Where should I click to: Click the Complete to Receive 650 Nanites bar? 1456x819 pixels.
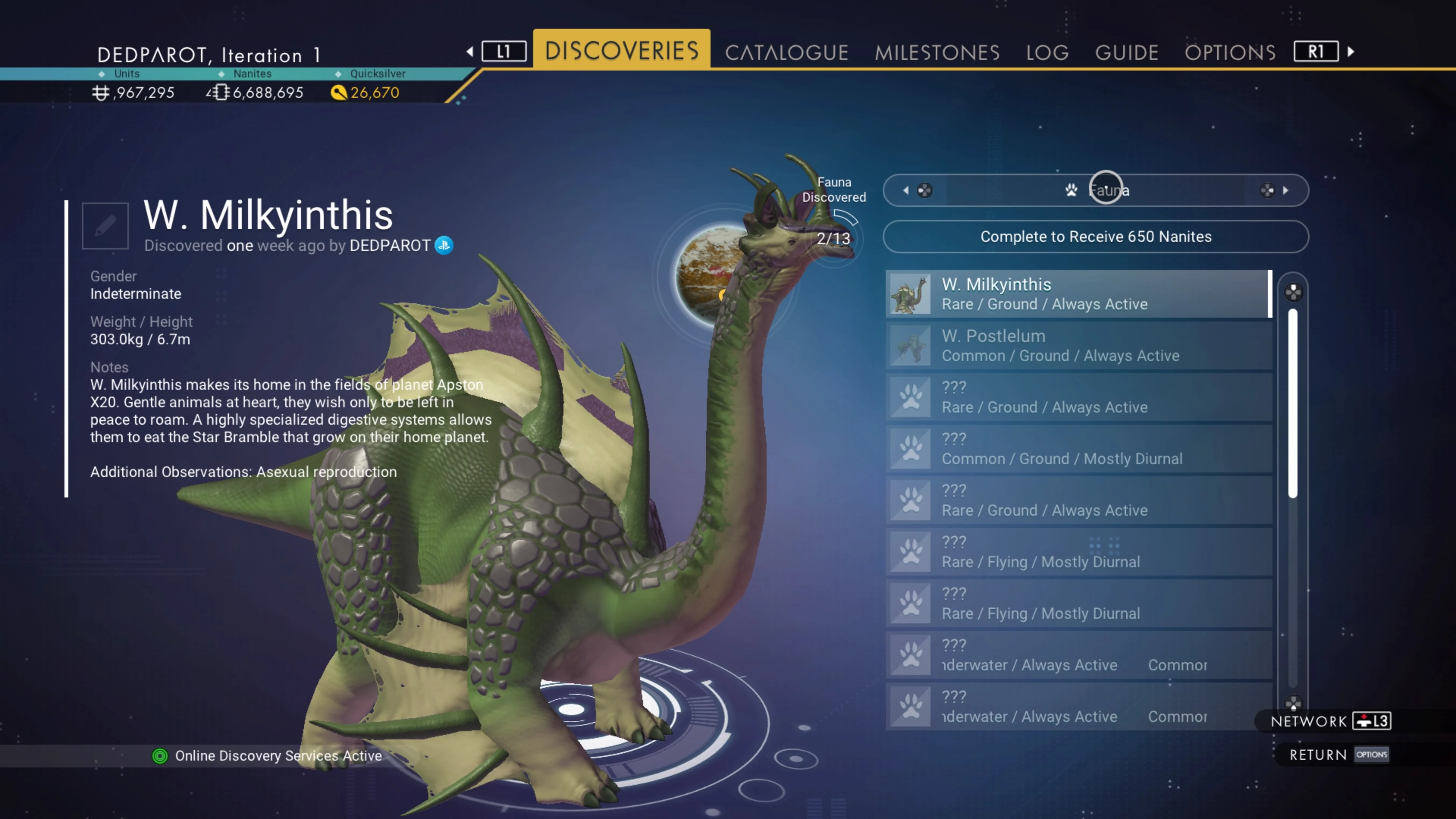pos(1095,237)
